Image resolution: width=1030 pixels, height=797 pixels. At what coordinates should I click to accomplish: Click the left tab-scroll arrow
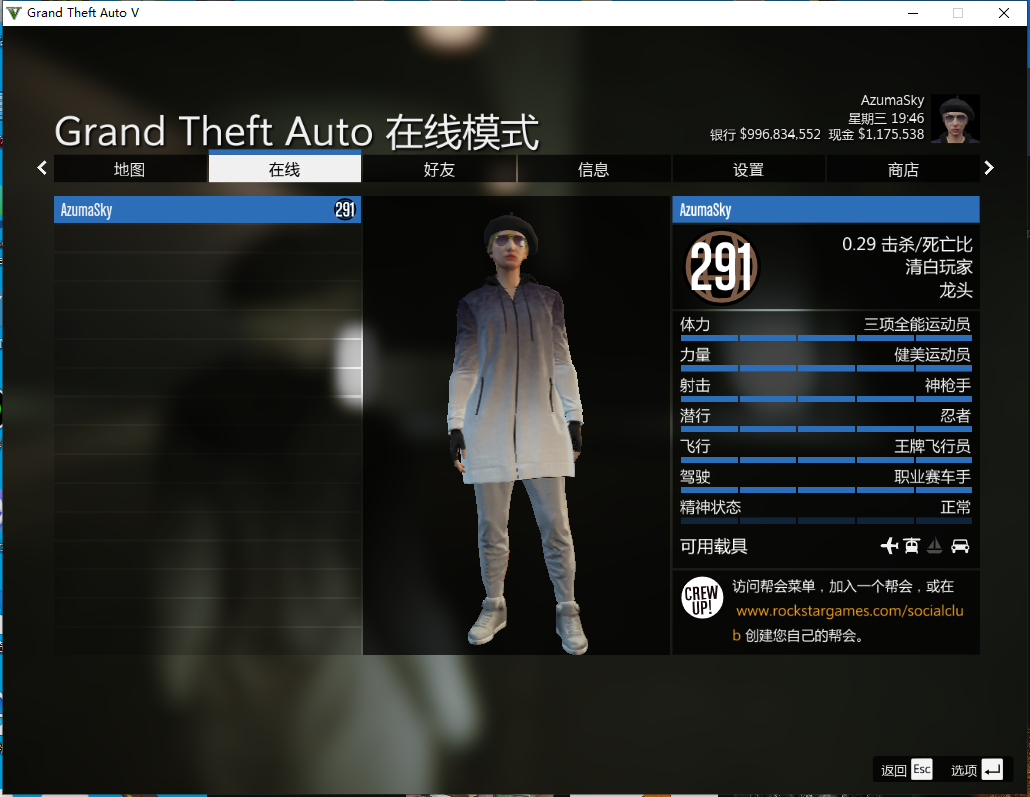42,168
